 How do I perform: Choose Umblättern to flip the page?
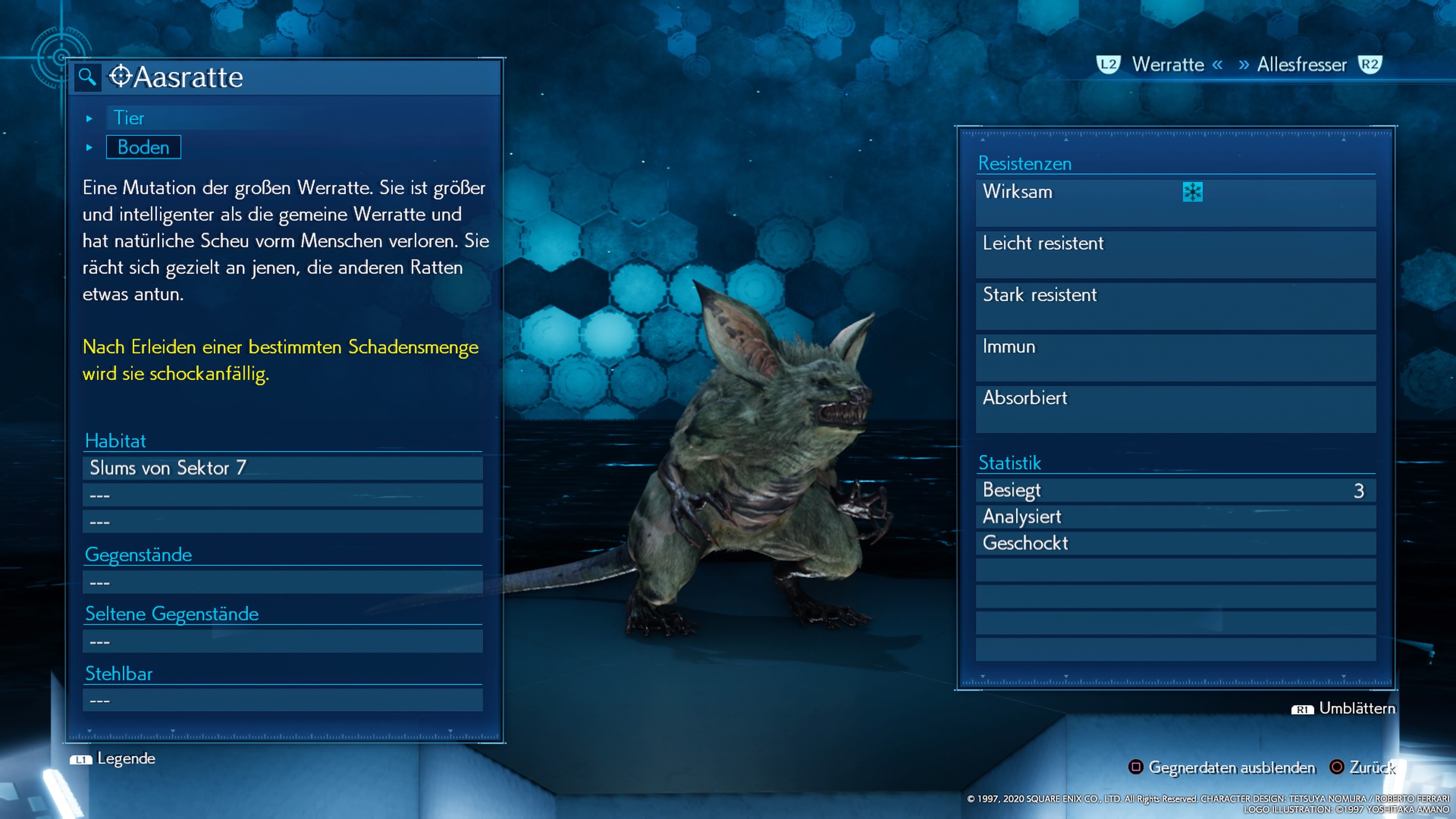tap(1356, 708)
